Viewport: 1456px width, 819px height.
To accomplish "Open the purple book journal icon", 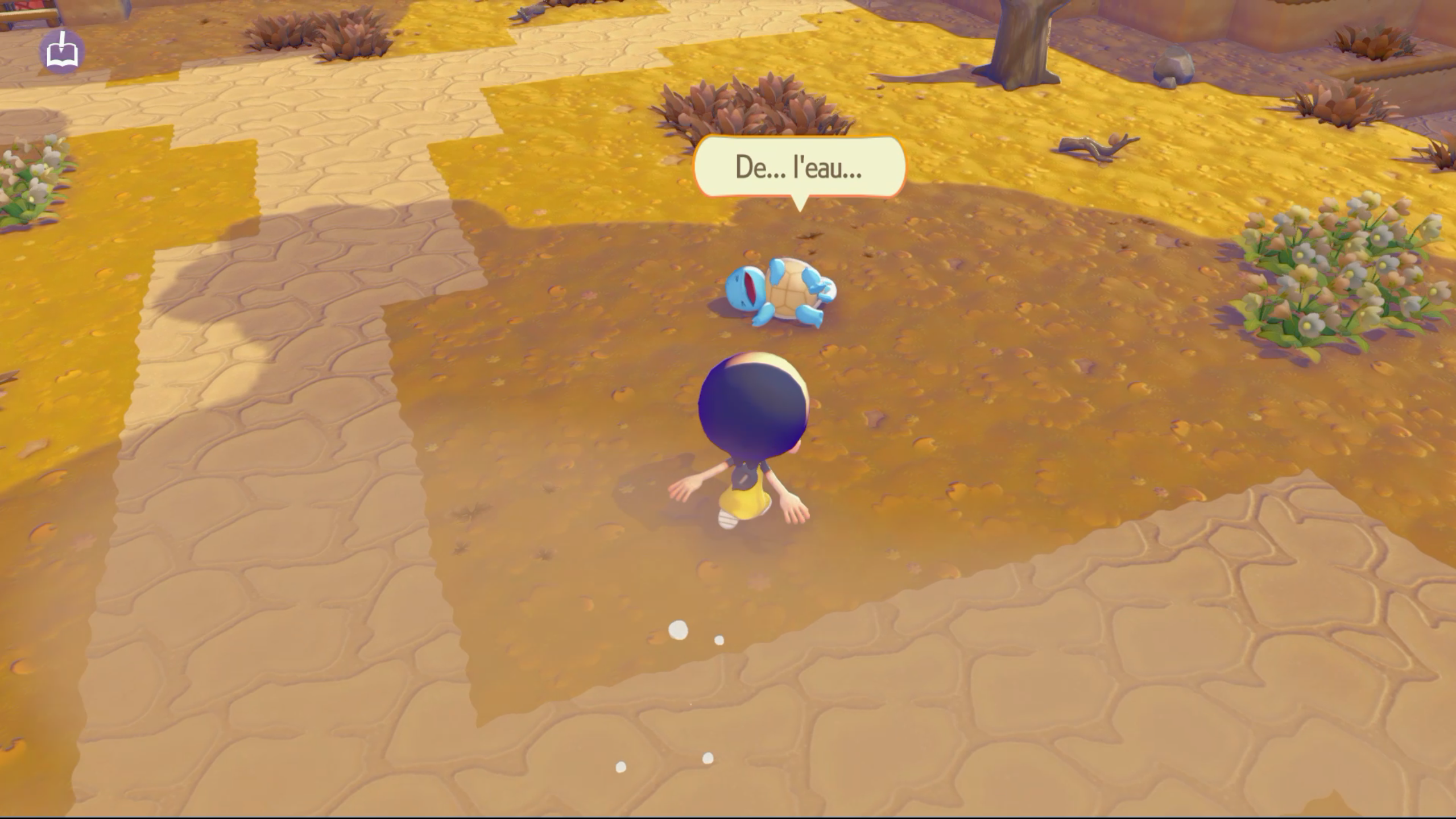I will click(x=62, y=52).
